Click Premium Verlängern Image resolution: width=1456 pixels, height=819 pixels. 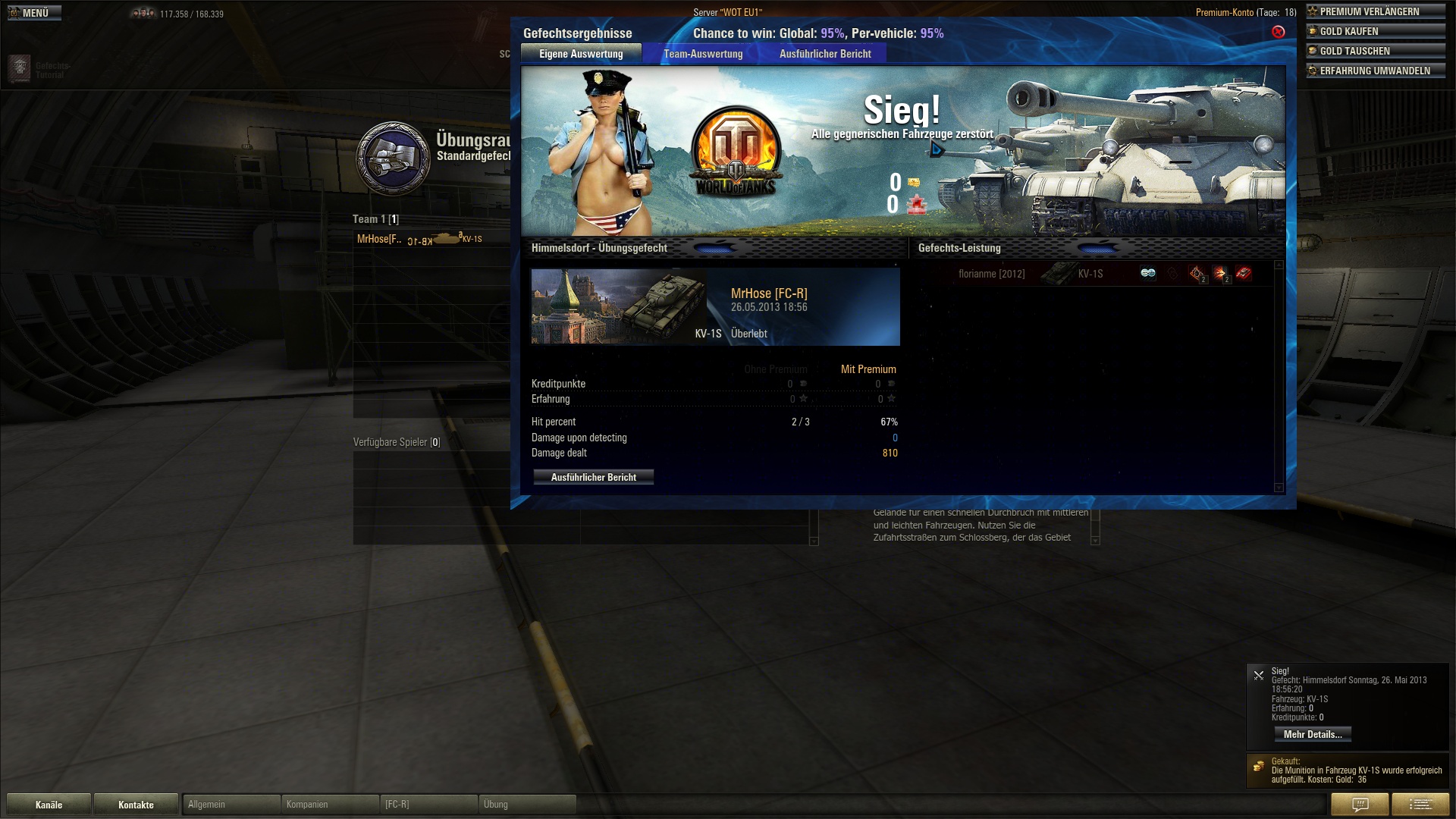[1376, 11]
